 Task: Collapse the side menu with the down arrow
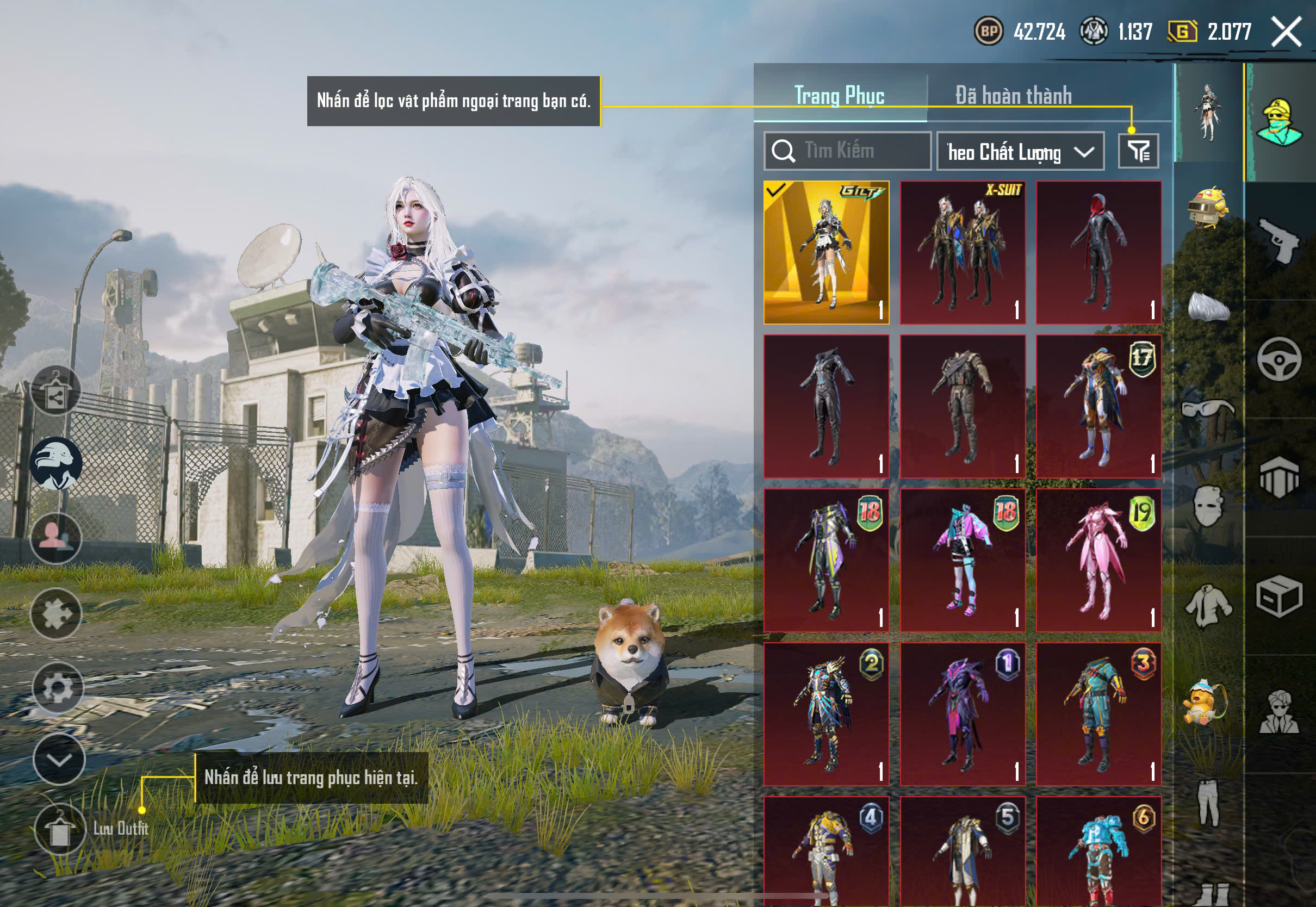pyautogui.click(x=59, y=760)
